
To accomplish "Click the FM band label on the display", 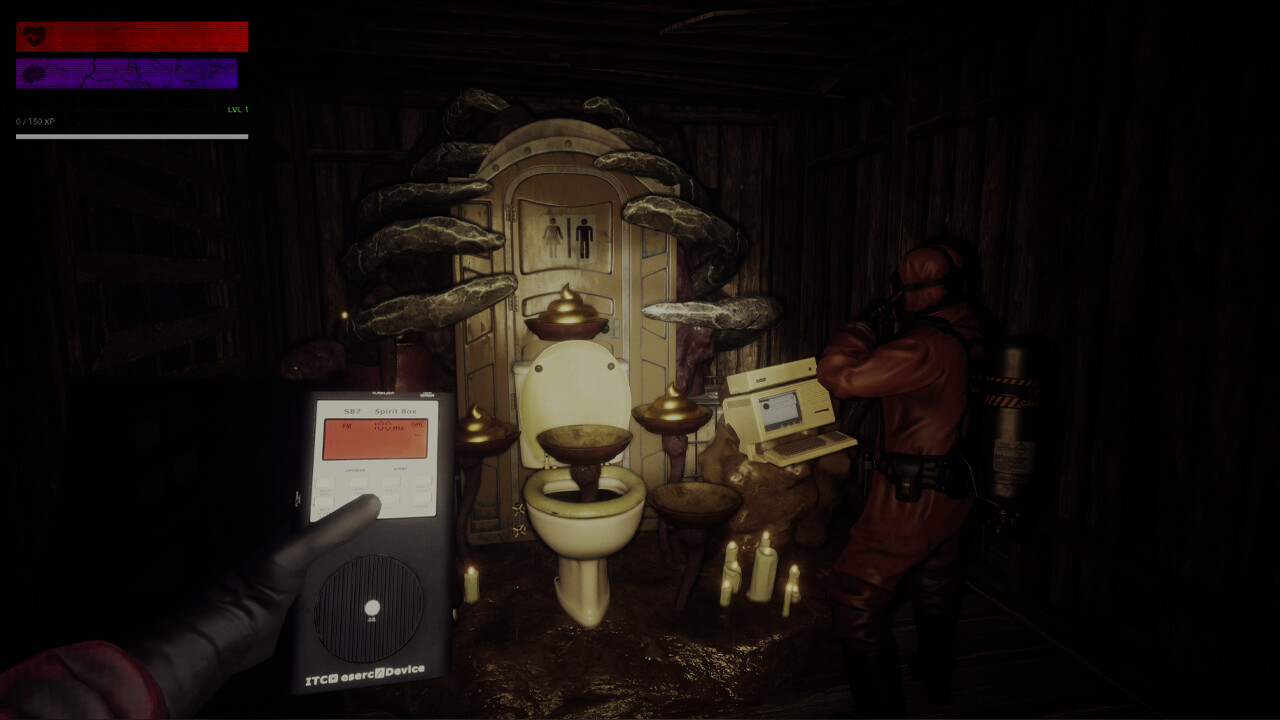I will (347, 426).
